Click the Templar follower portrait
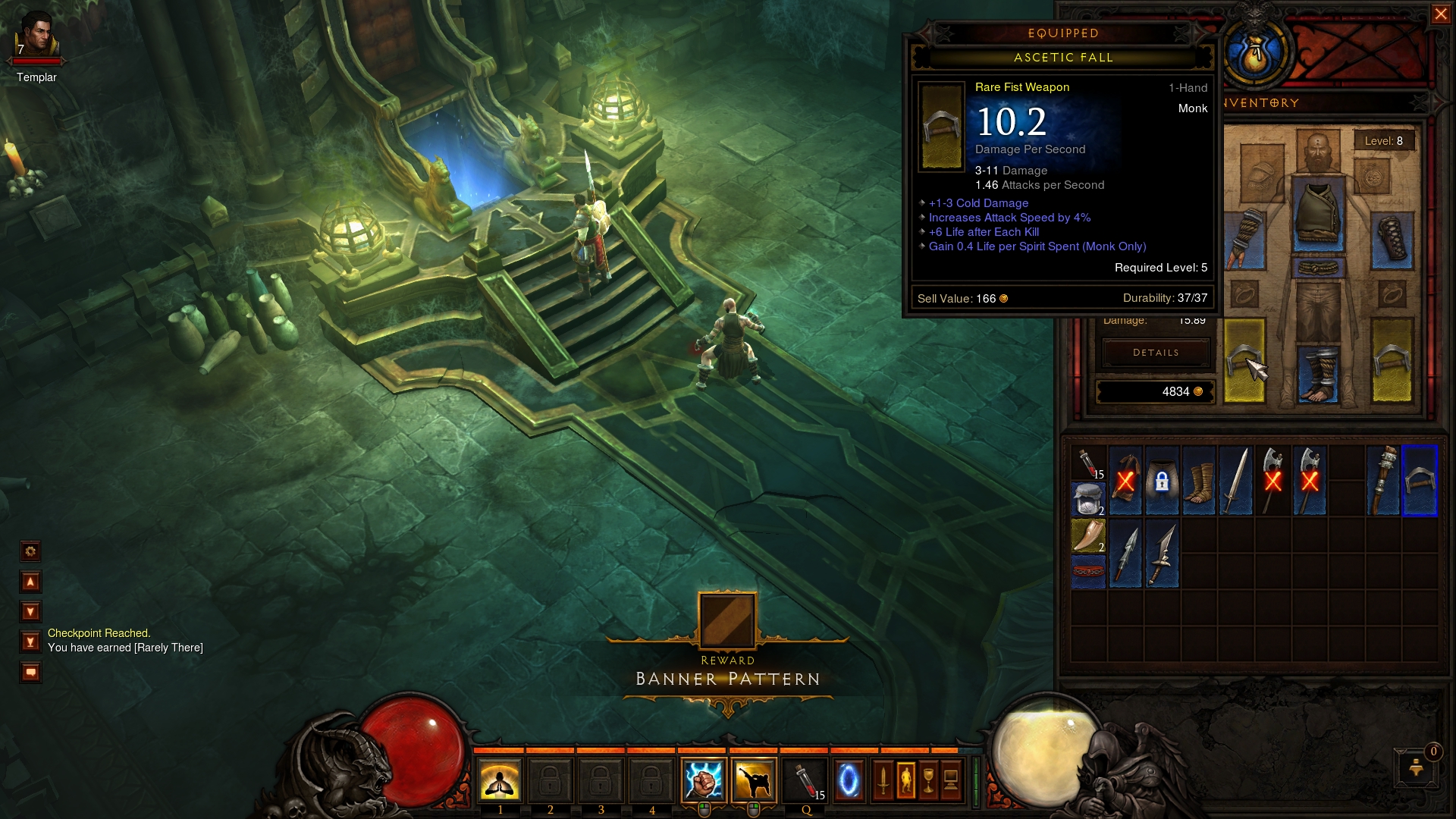The height and width of the screenshot is (819, 1456). [x=36, y=38]
